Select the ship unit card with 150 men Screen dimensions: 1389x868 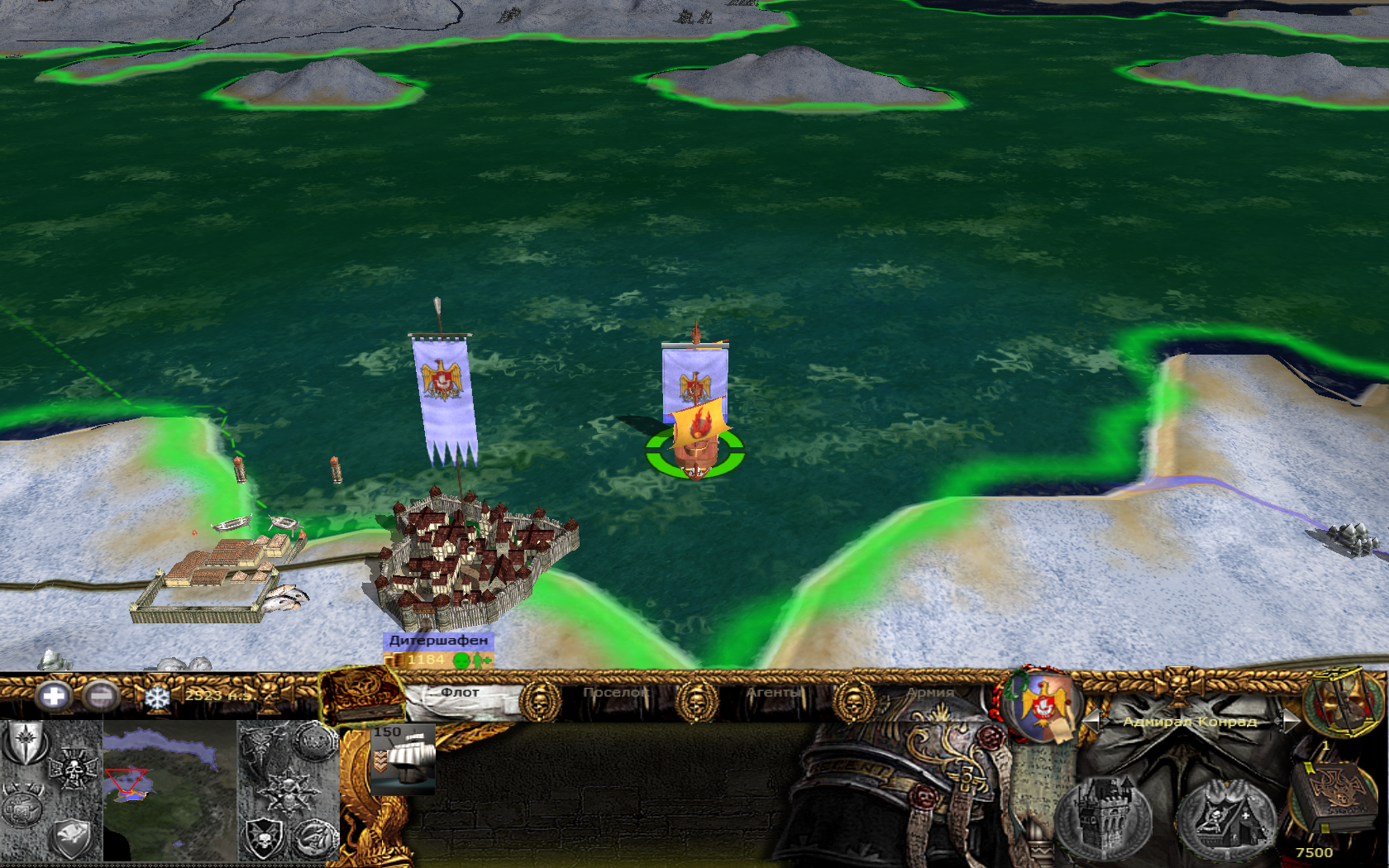click(x=403, y=759)
